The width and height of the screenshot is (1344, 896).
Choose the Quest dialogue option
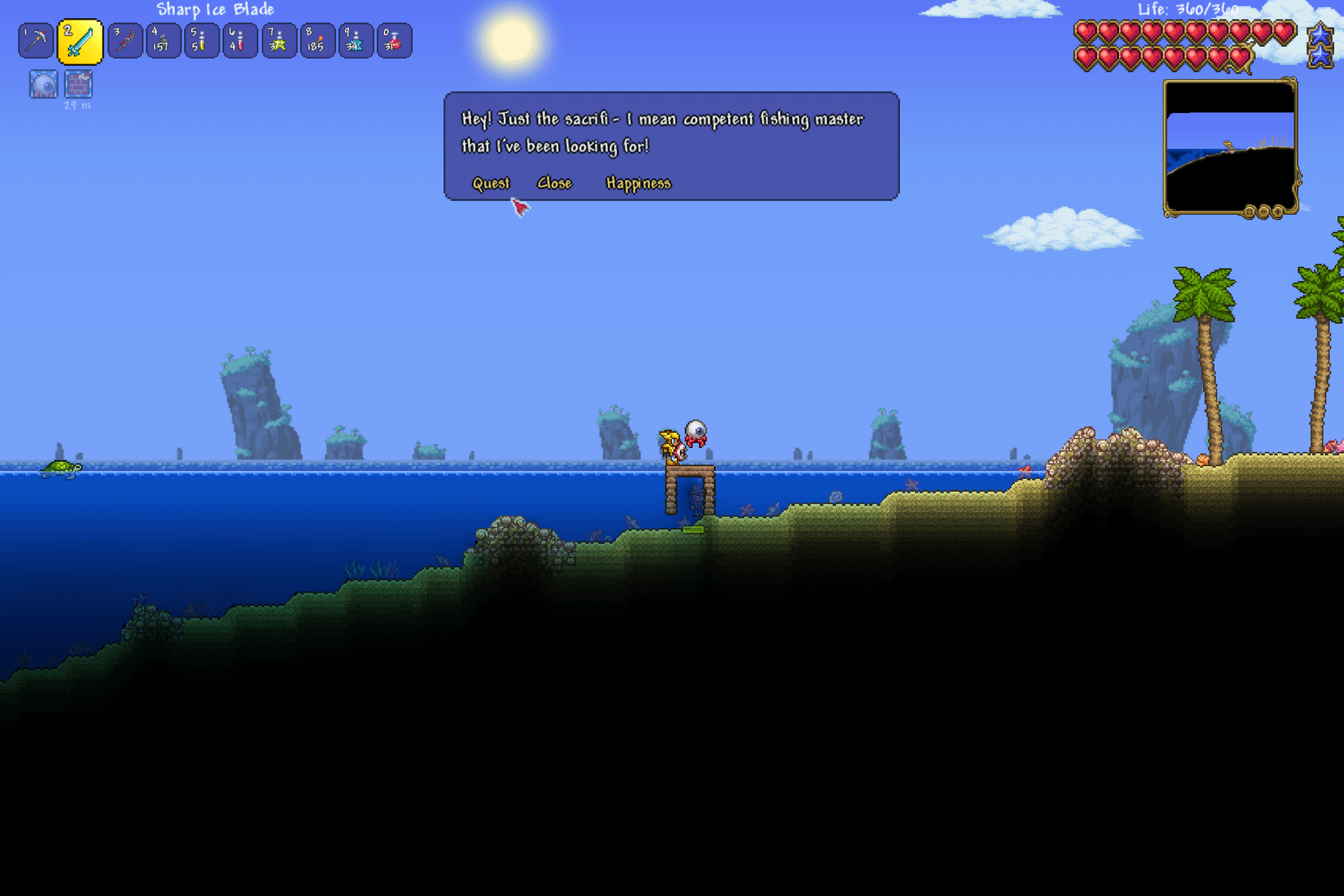click(490, 183)
